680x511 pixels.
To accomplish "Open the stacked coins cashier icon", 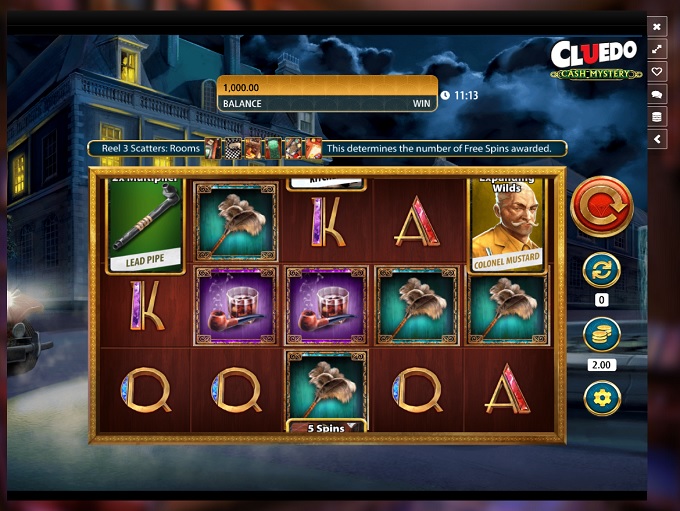I will [657, 117].
